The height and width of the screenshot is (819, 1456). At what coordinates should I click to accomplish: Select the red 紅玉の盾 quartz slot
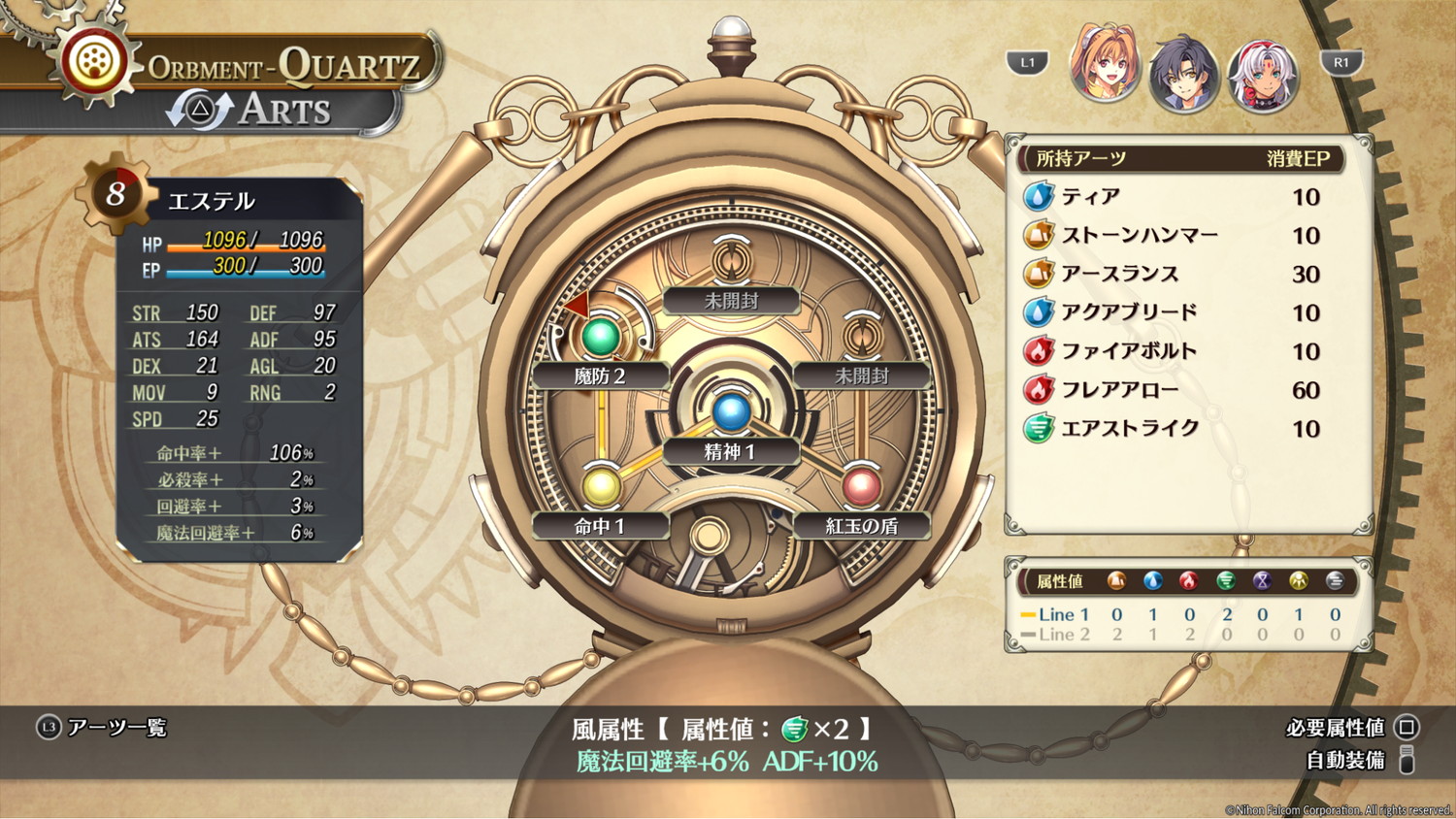(861, 486)
